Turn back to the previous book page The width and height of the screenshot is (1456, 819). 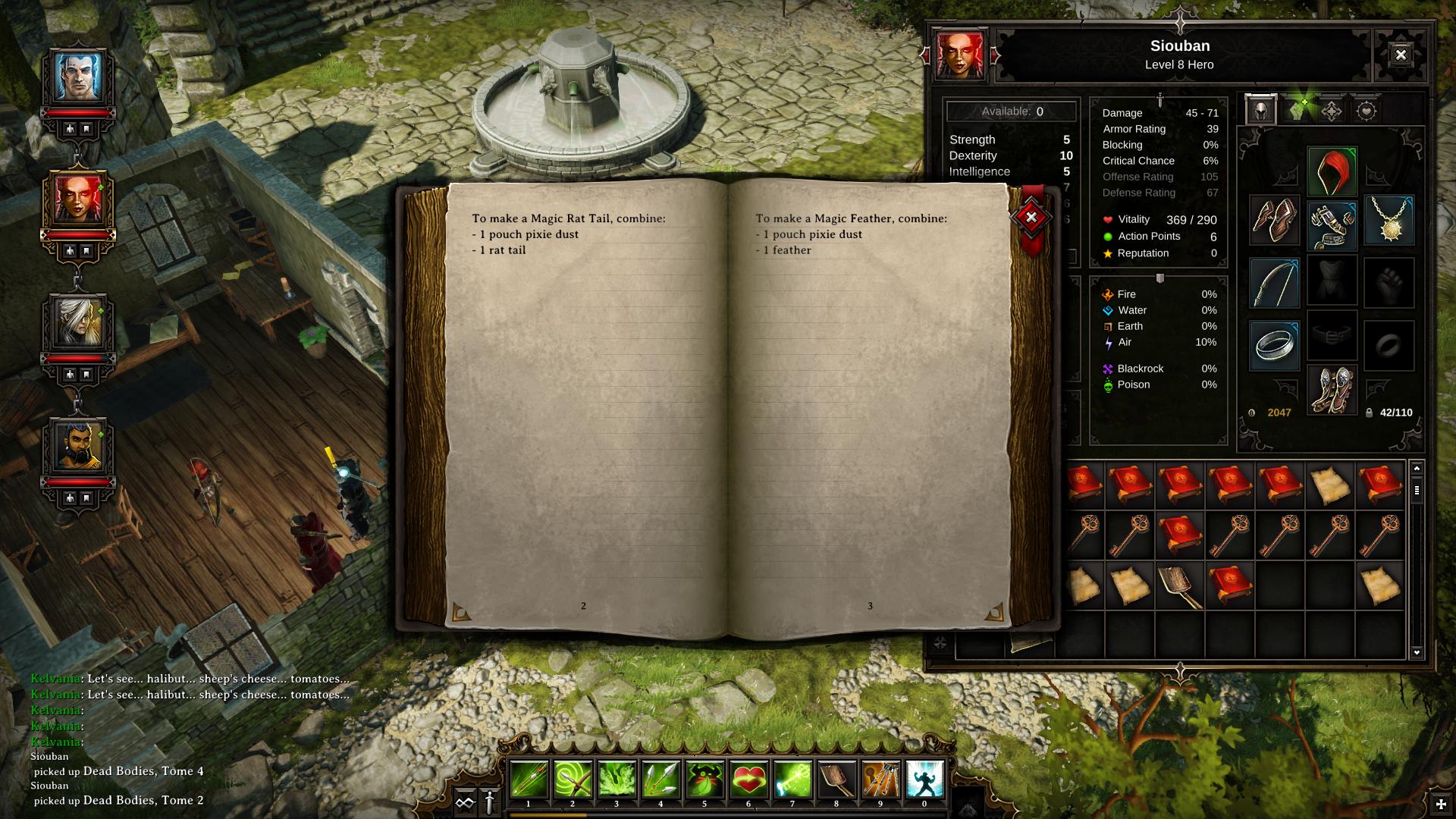tap(461, 611)
